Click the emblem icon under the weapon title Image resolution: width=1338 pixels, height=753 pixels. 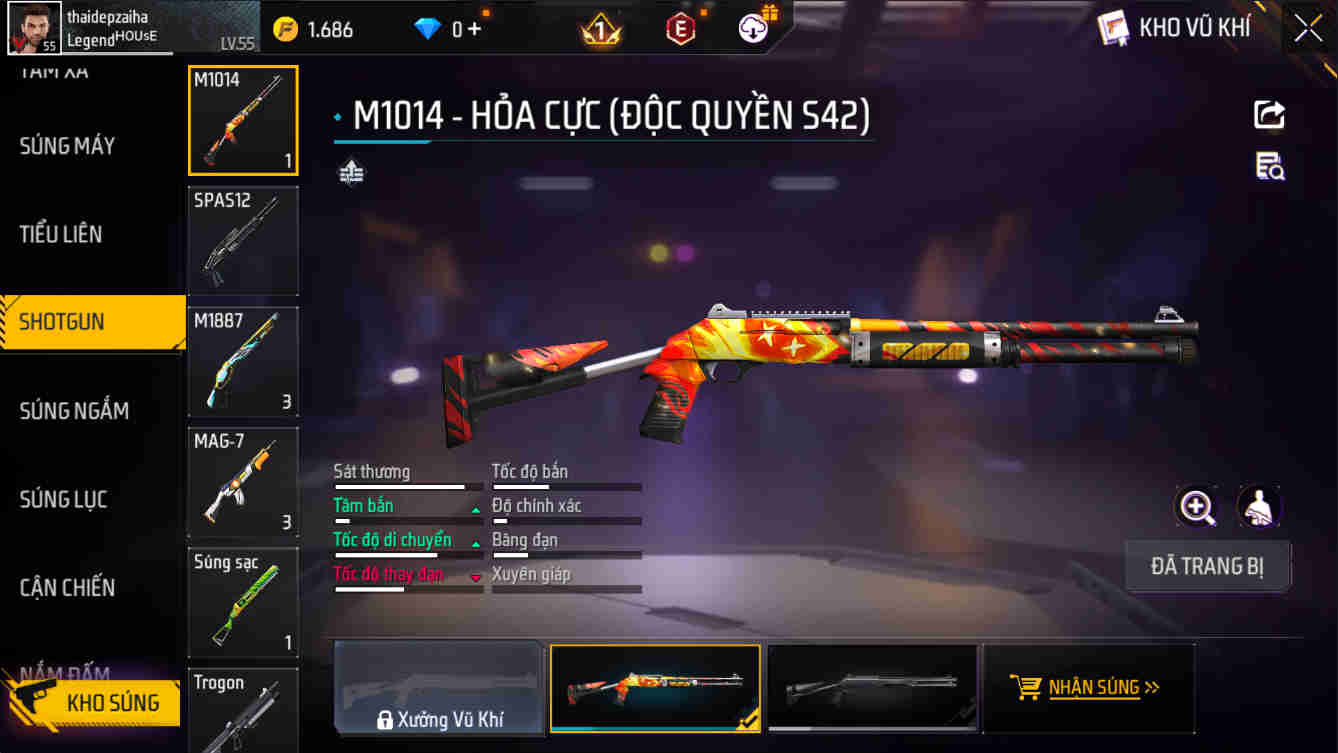point(351,172)
